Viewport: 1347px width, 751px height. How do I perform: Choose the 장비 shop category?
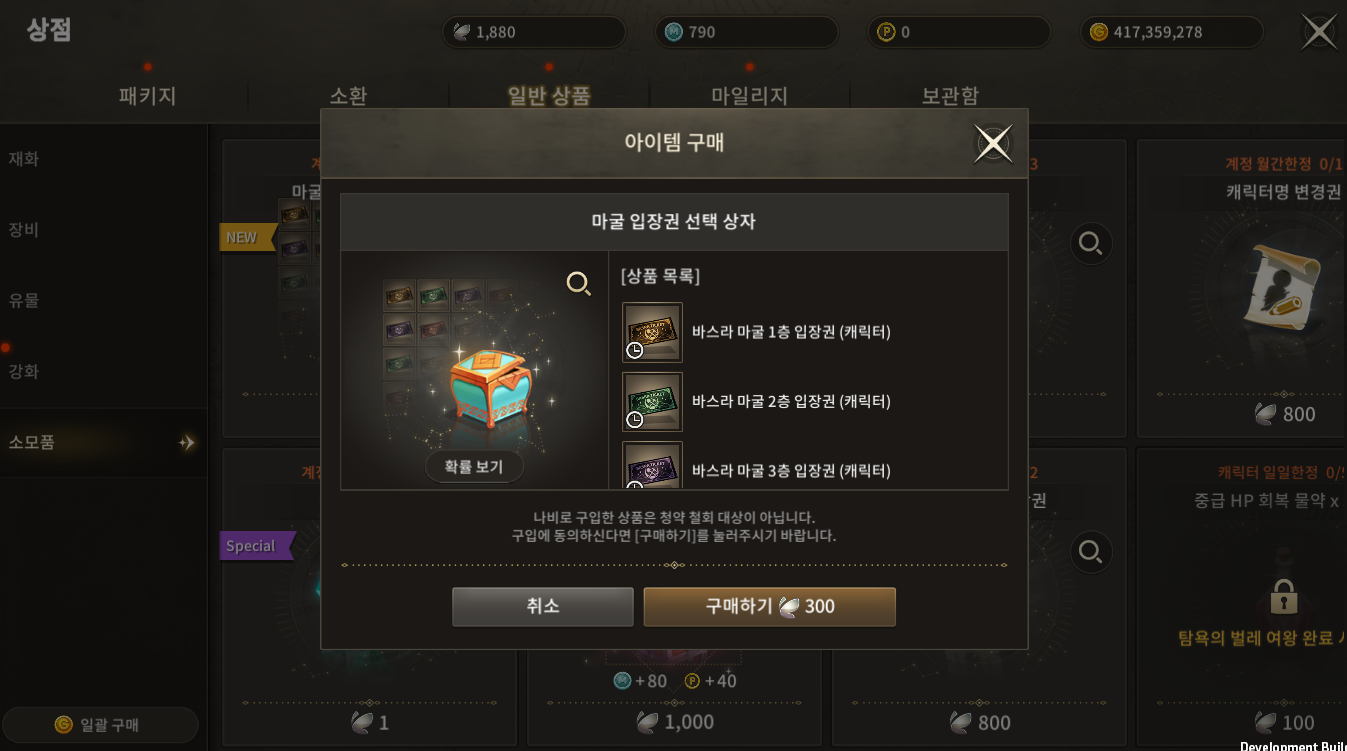[24, 230]
